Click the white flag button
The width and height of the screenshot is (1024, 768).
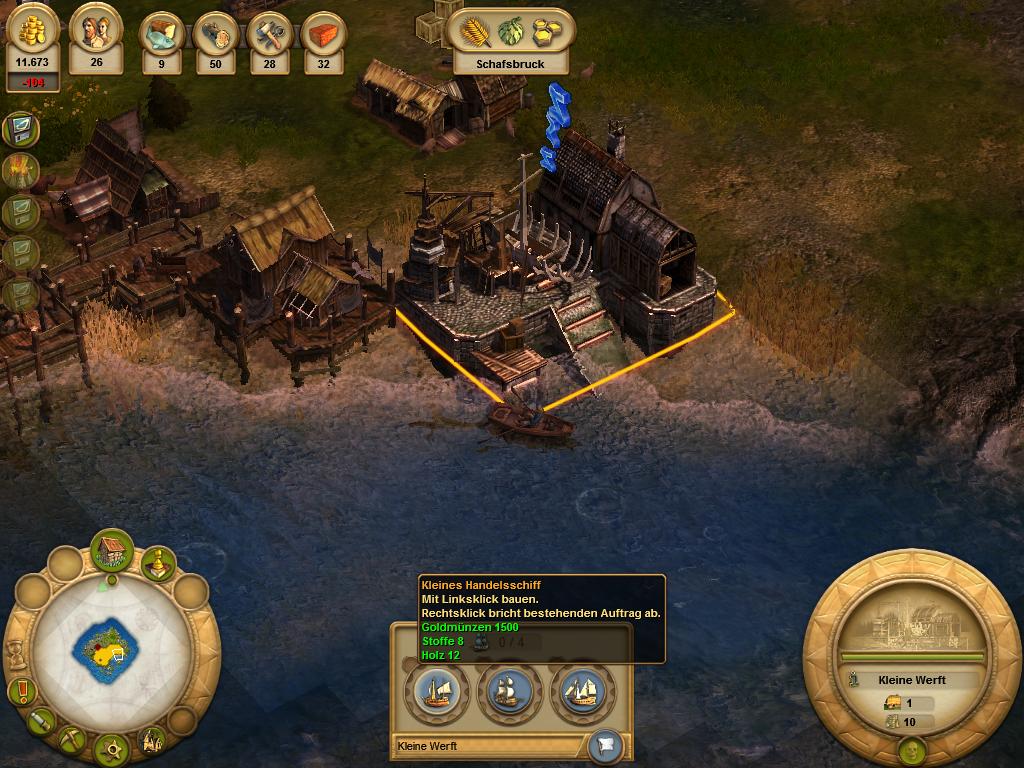(x=606, y=744)
